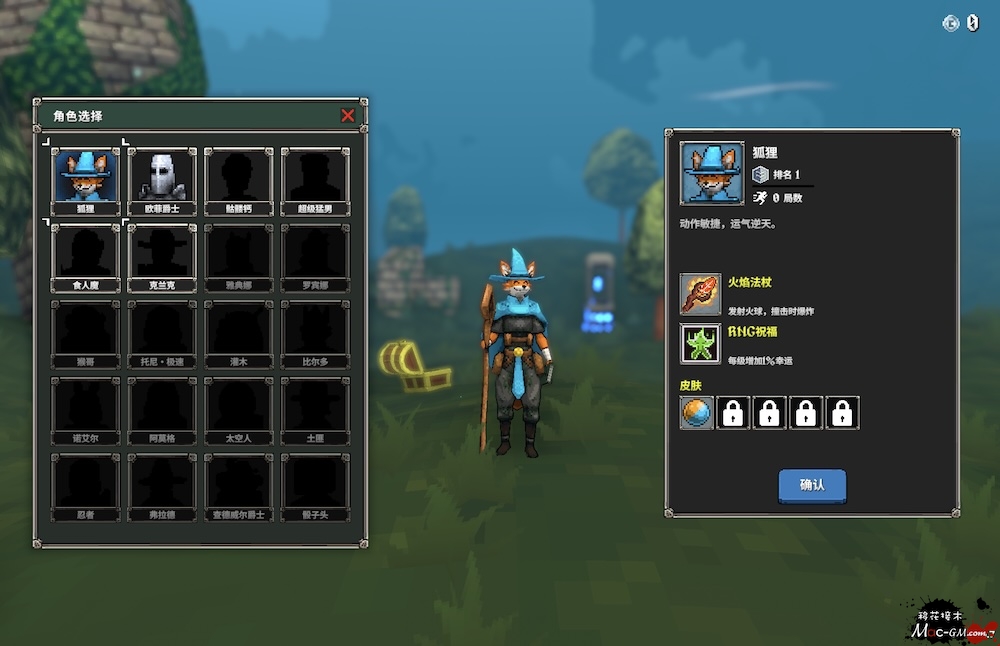Screen dimensions: 1000x646
Task: Pick the 骷髅钙 character tile
Action: point(238,180)
